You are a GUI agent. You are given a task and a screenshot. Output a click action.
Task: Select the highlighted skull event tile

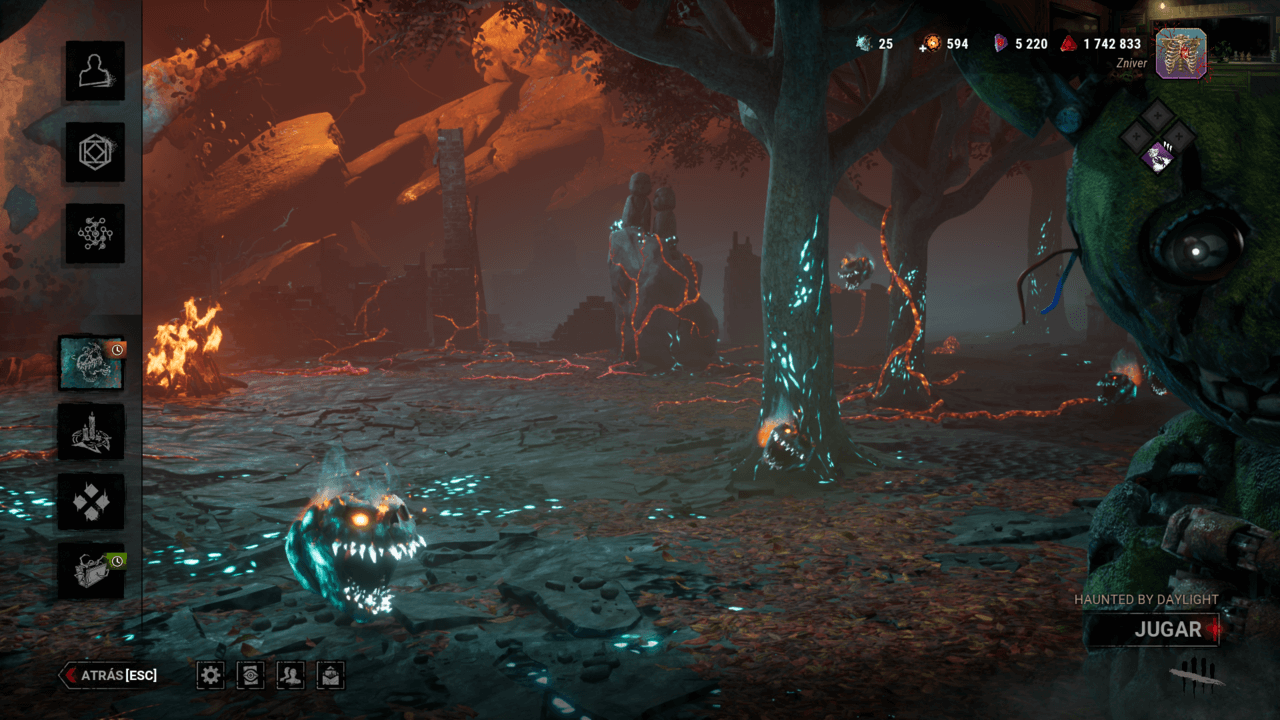pos(91,363)
